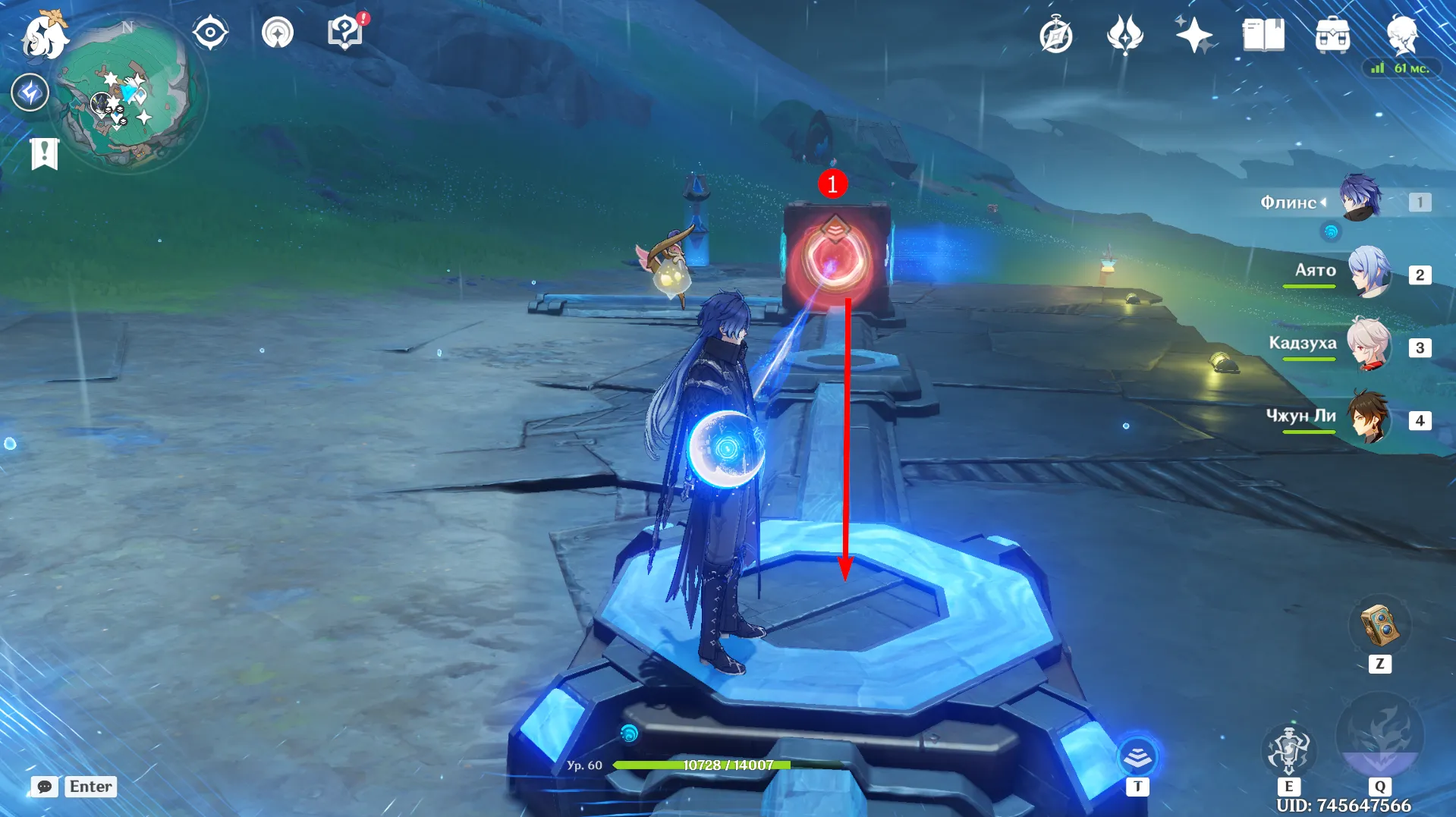This screenshot has height=817, width=1456.
Task: Open the adventurer compass events icon
Action: (x=1055, y=36)
